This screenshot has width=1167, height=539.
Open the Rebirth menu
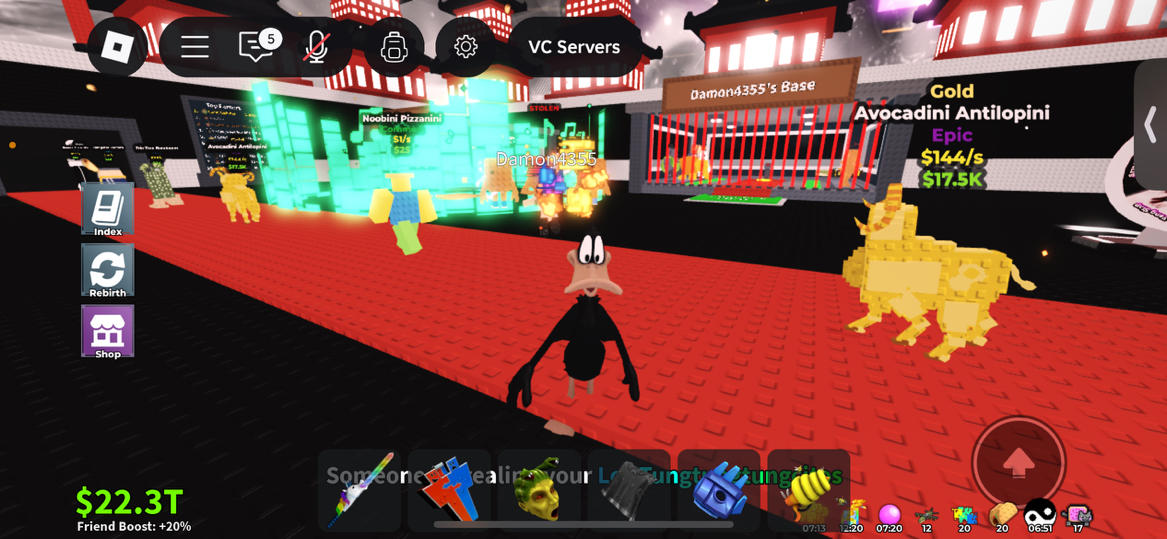108,270
